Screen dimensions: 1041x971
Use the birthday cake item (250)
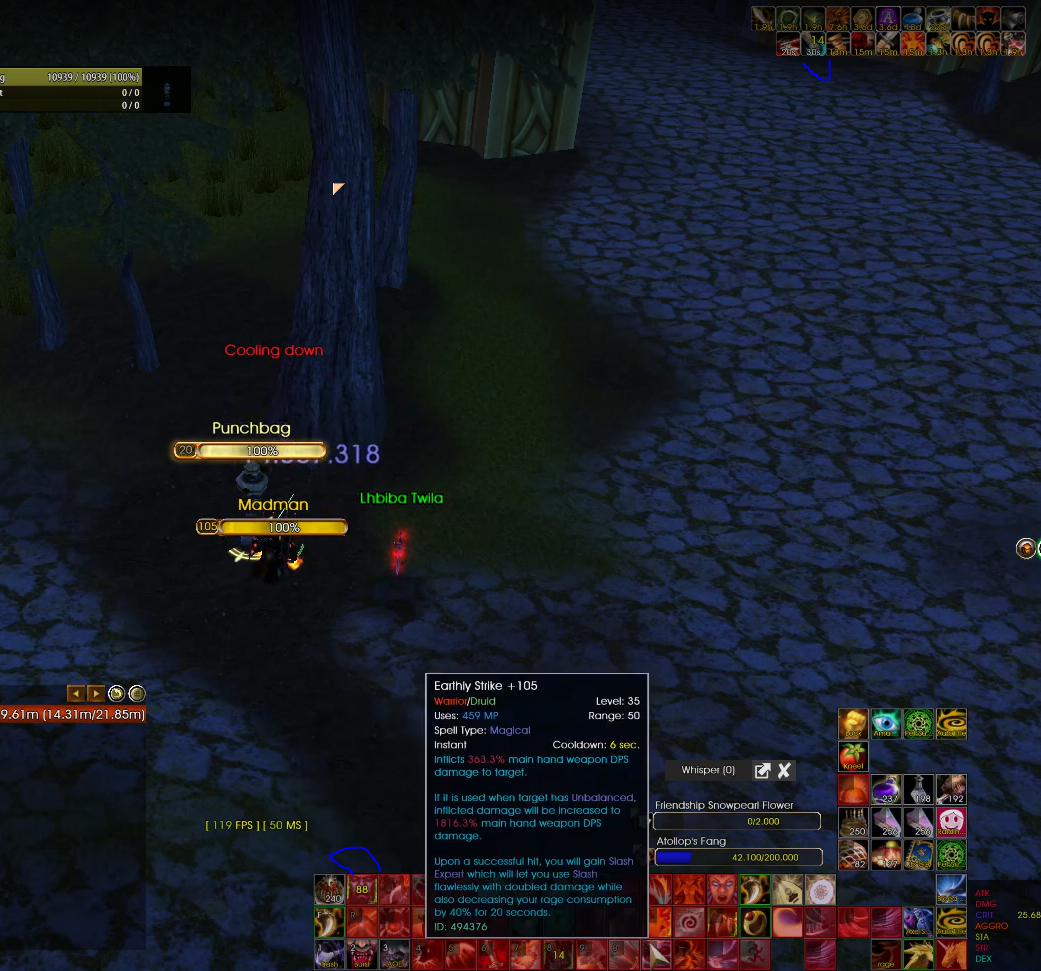(x=853, y=822)
